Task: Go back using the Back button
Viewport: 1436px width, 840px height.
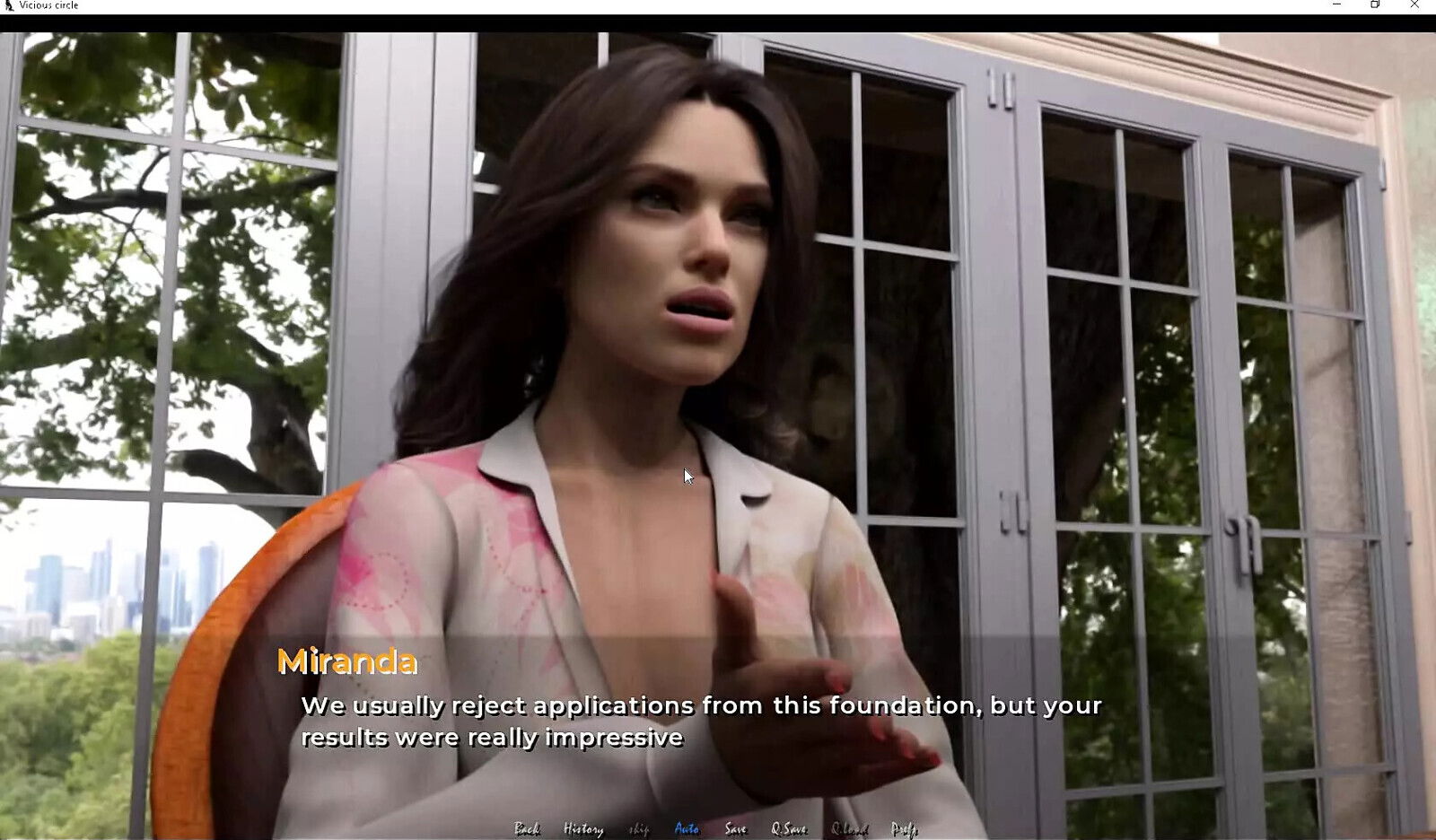Action: [527, 829]
